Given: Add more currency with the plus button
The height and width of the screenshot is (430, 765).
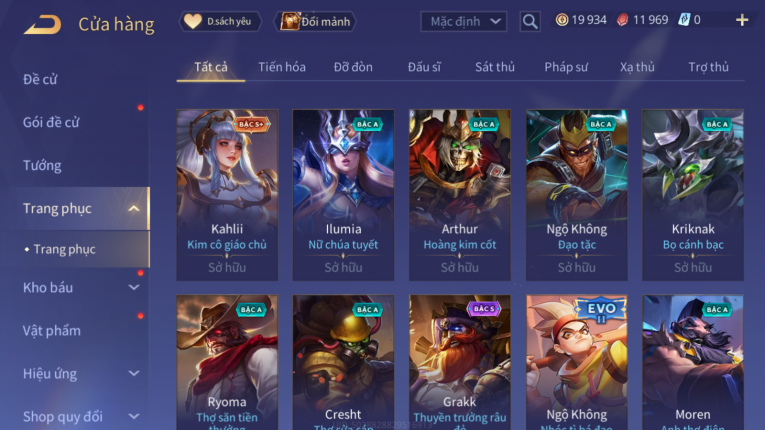Looking at the screenshot, I should click(742, 20).
